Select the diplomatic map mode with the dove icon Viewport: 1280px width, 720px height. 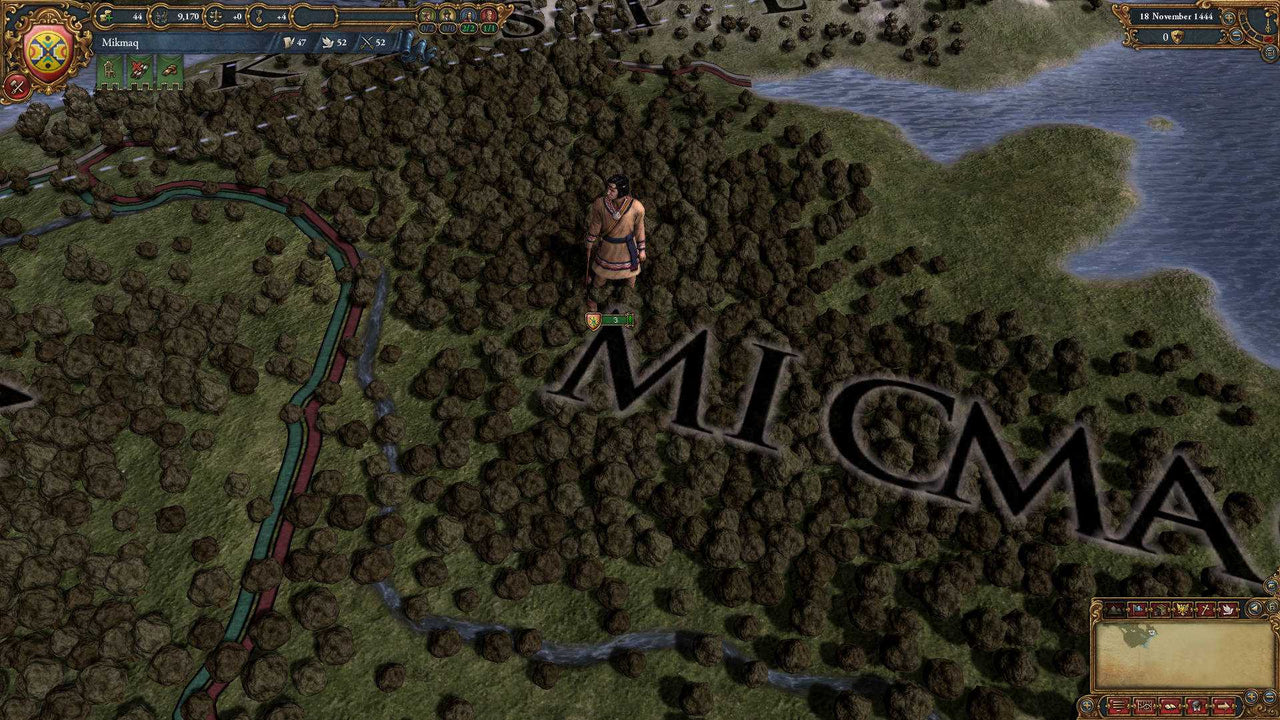pyautogui.click(x=1226, y=608)
